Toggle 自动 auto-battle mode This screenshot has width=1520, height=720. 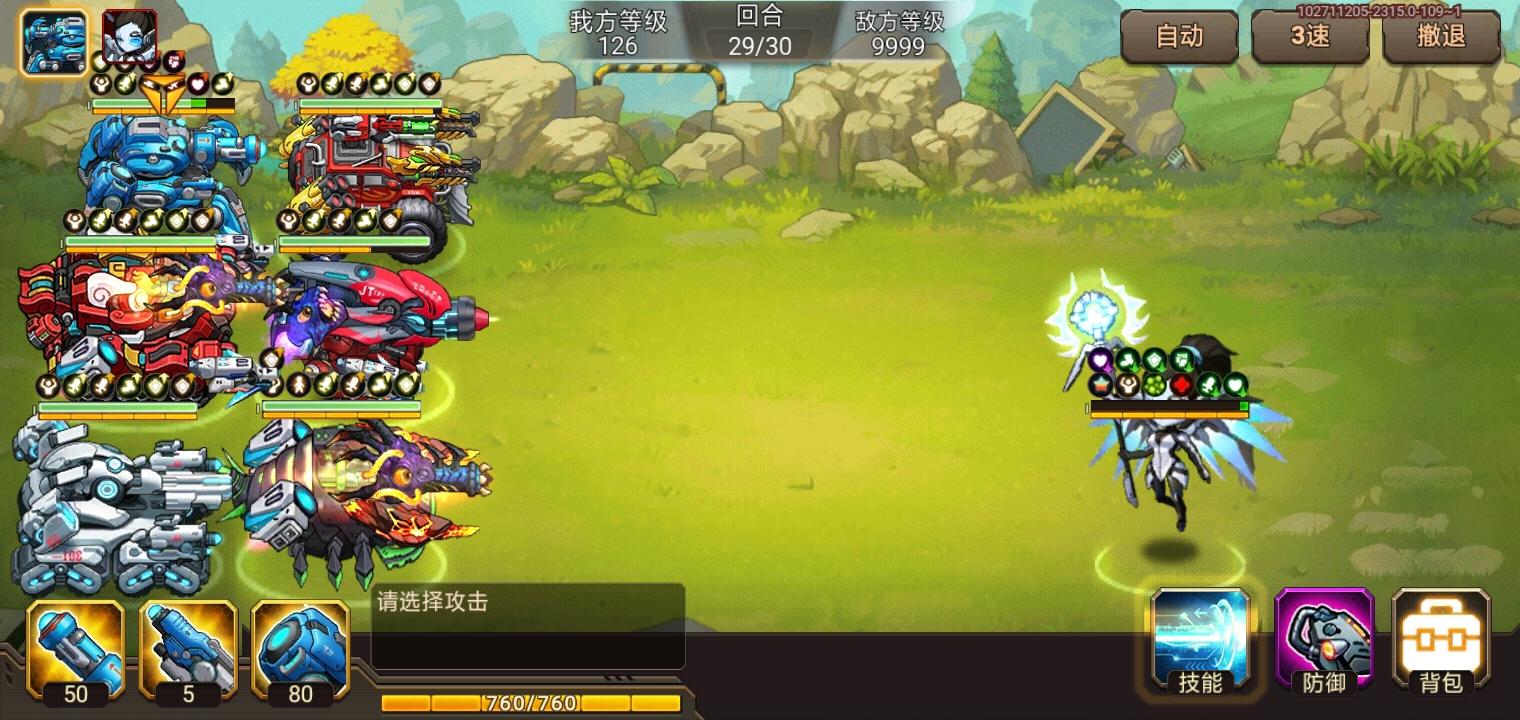click(x=1180, y=37)
